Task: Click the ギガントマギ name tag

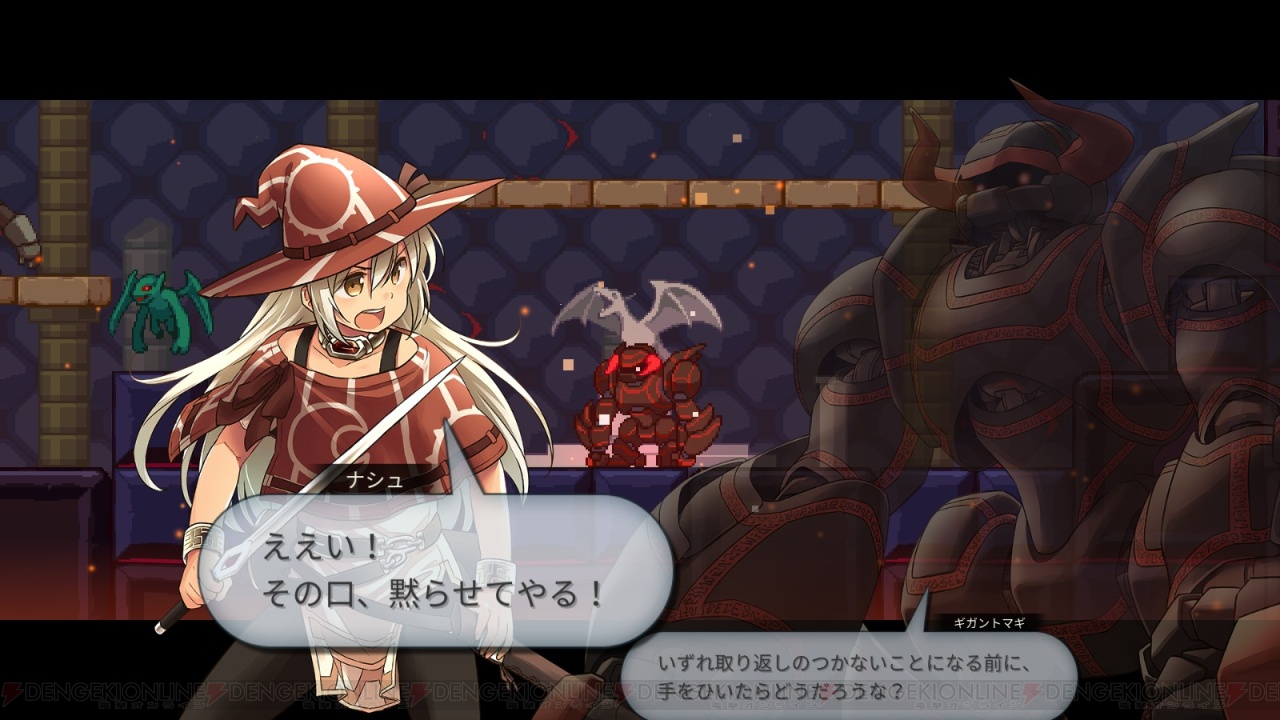Action: [x=988, y=621]
